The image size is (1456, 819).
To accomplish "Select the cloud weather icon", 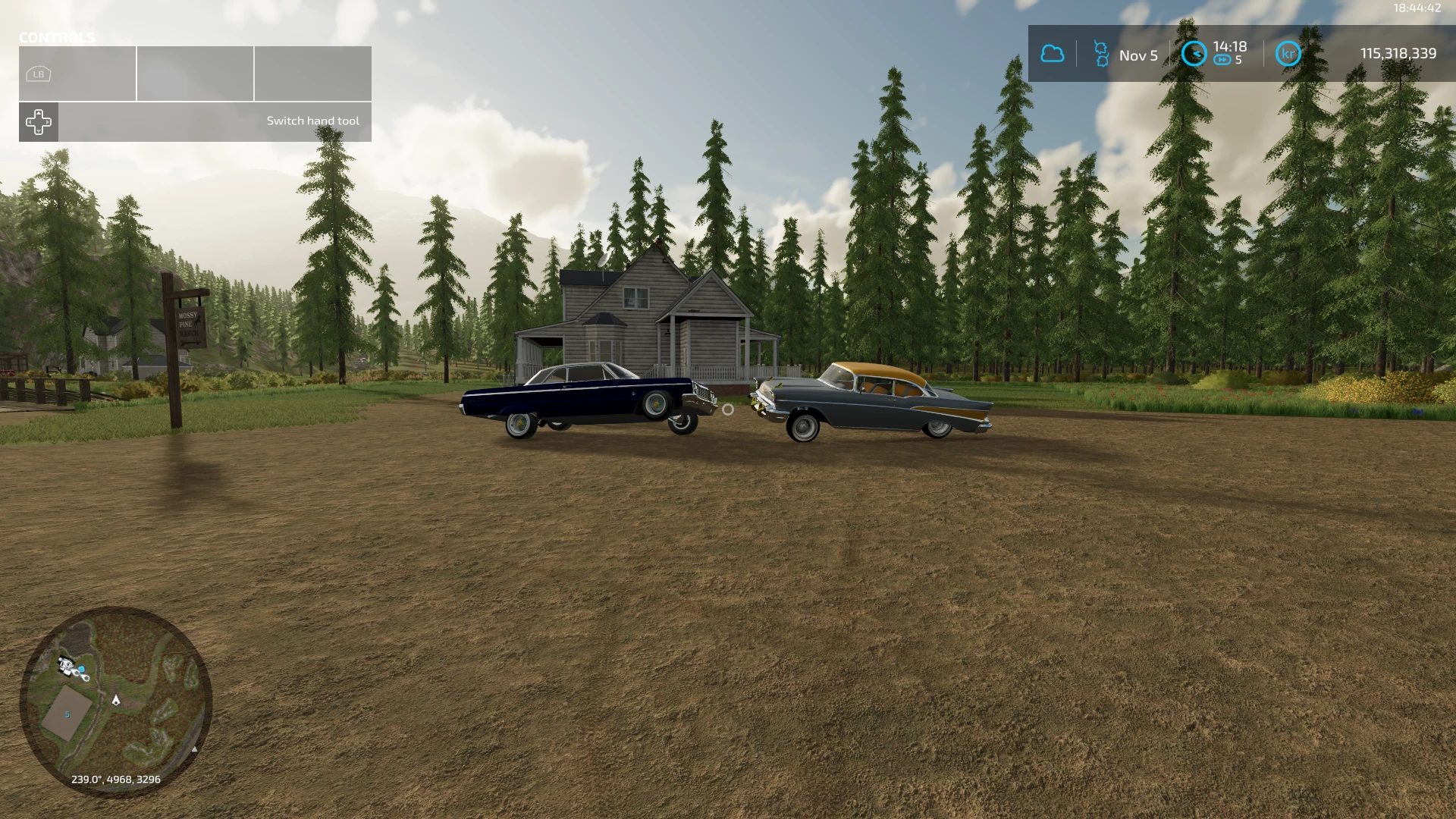I will 1053,55.
